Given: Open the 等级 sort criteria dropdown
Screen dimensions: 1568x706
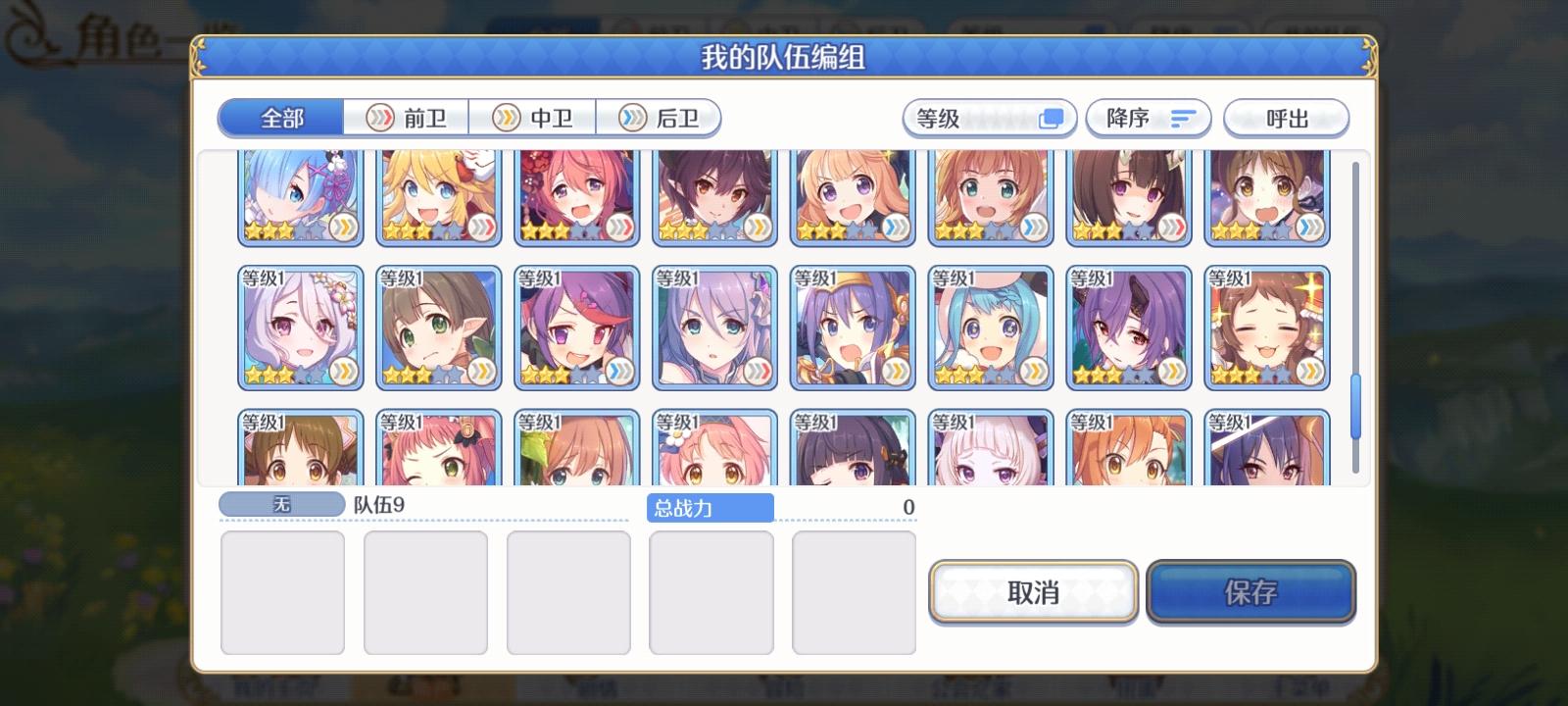Looking at the screenshot, I should click(988, 118).
